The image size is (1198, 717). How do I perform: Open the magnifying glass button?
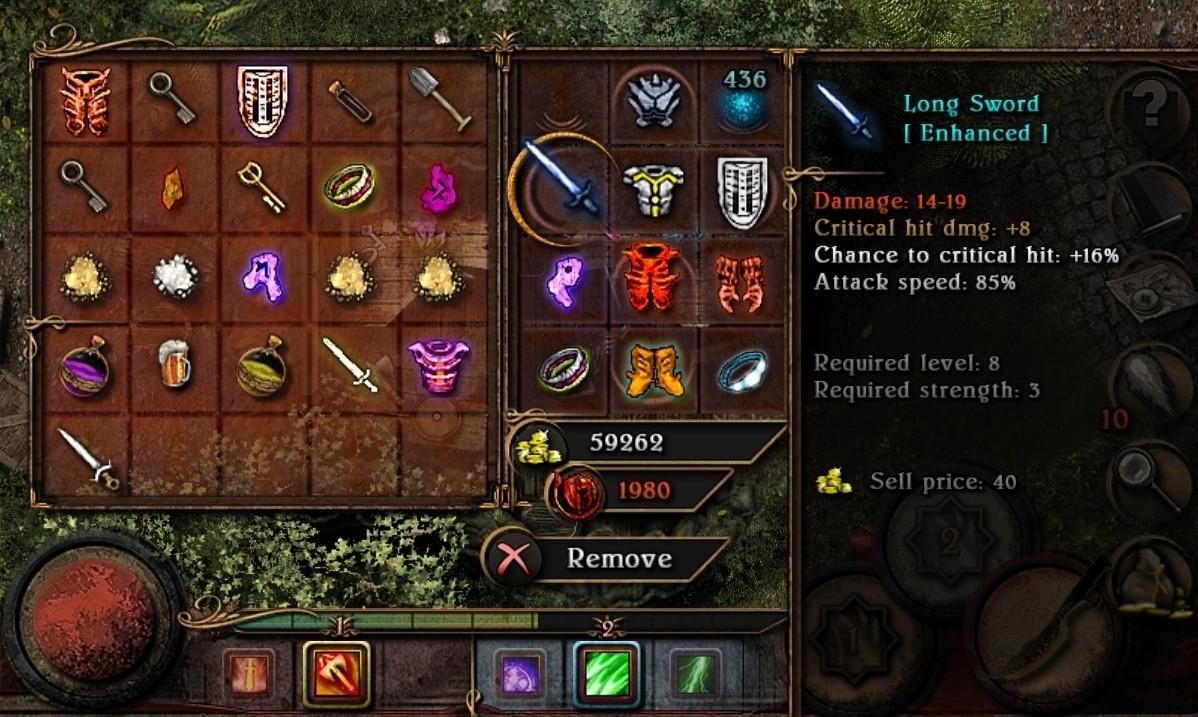point(1141,470)
